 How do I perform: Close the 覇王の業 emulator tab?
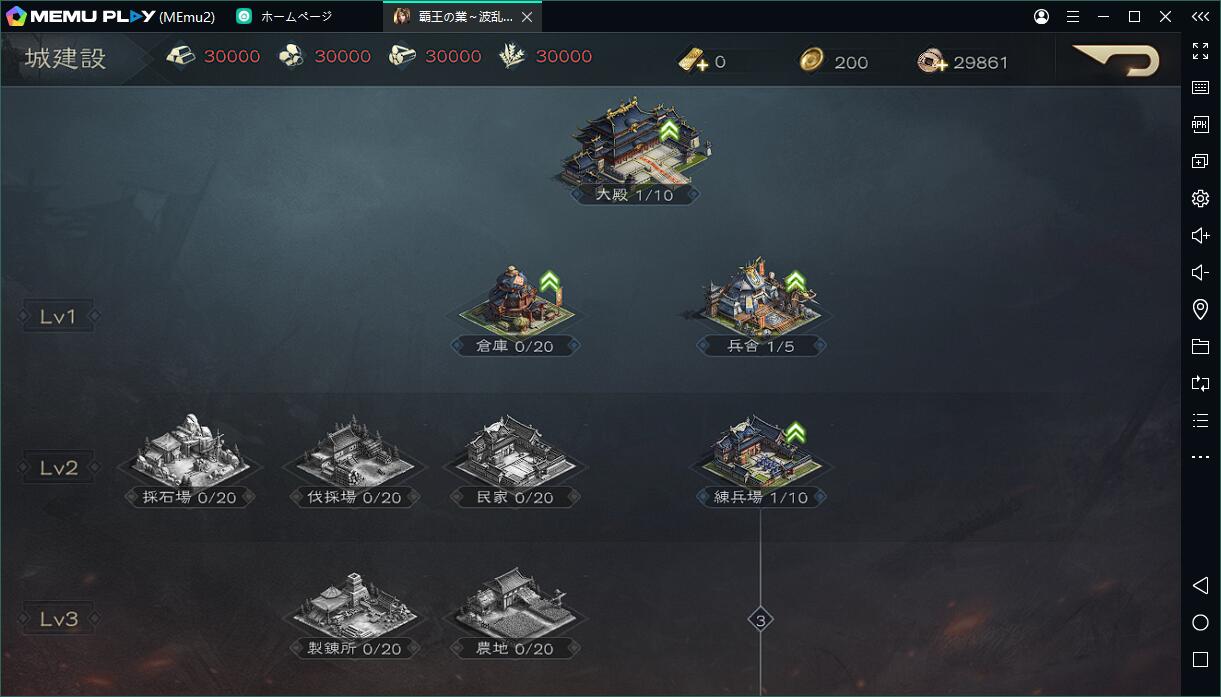(527, 17)
